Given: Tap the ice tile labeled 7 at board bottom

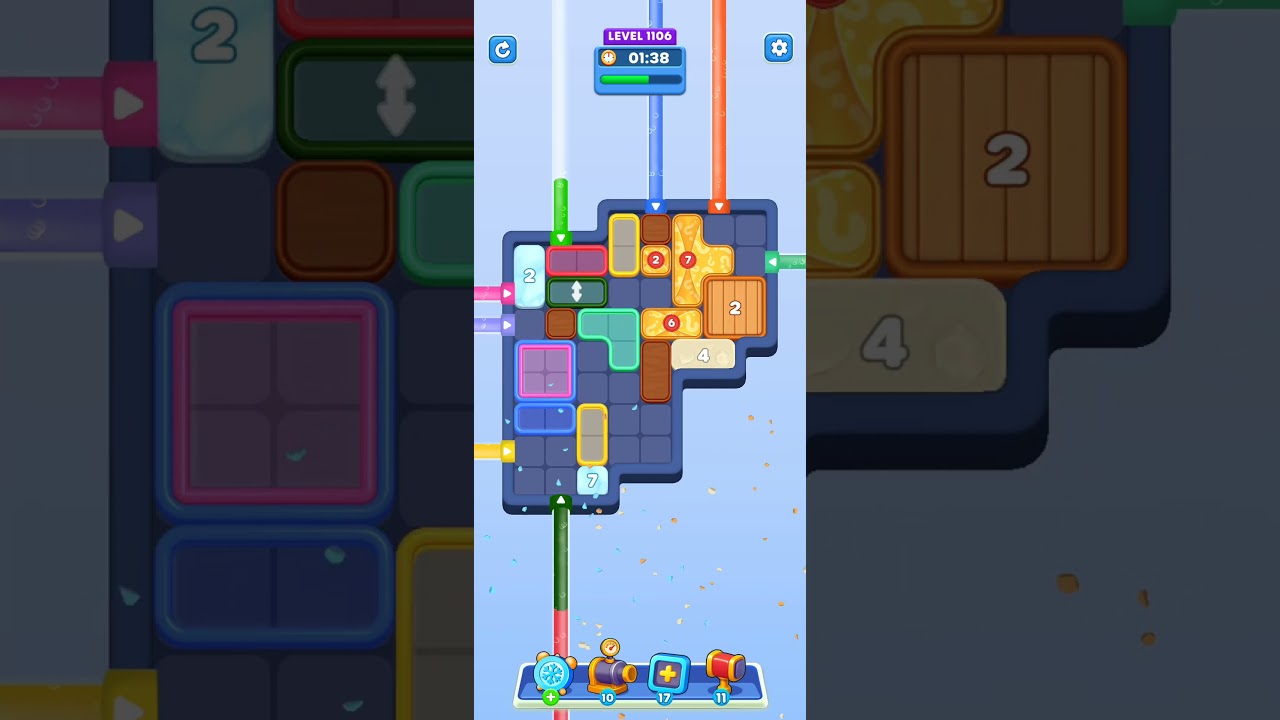Looking at the screenshot, I should (x=590, y=480).
